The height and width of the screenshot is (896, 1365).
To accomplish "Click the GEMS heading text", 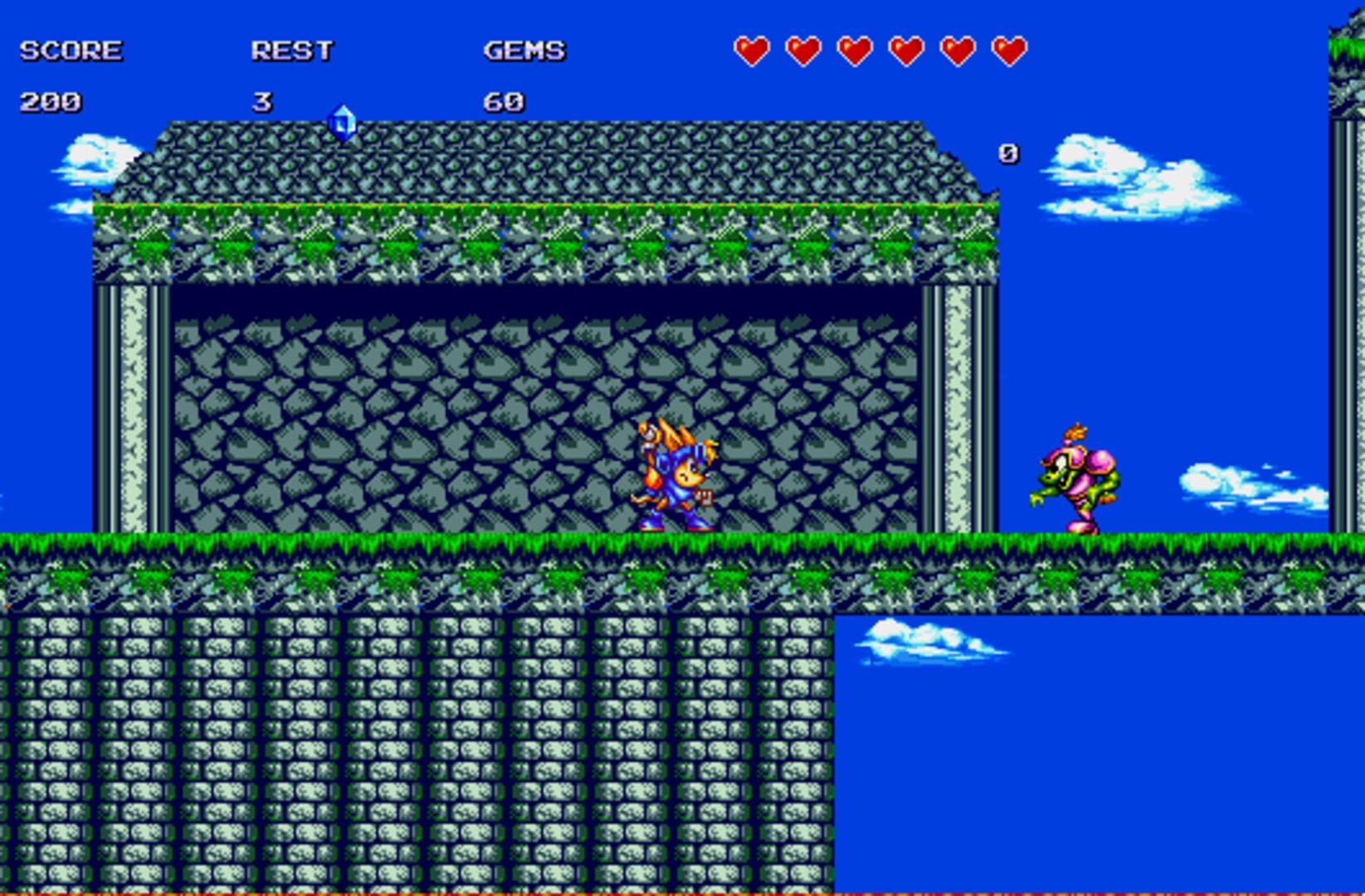I will pyautogui.click(x=524, y=50).
